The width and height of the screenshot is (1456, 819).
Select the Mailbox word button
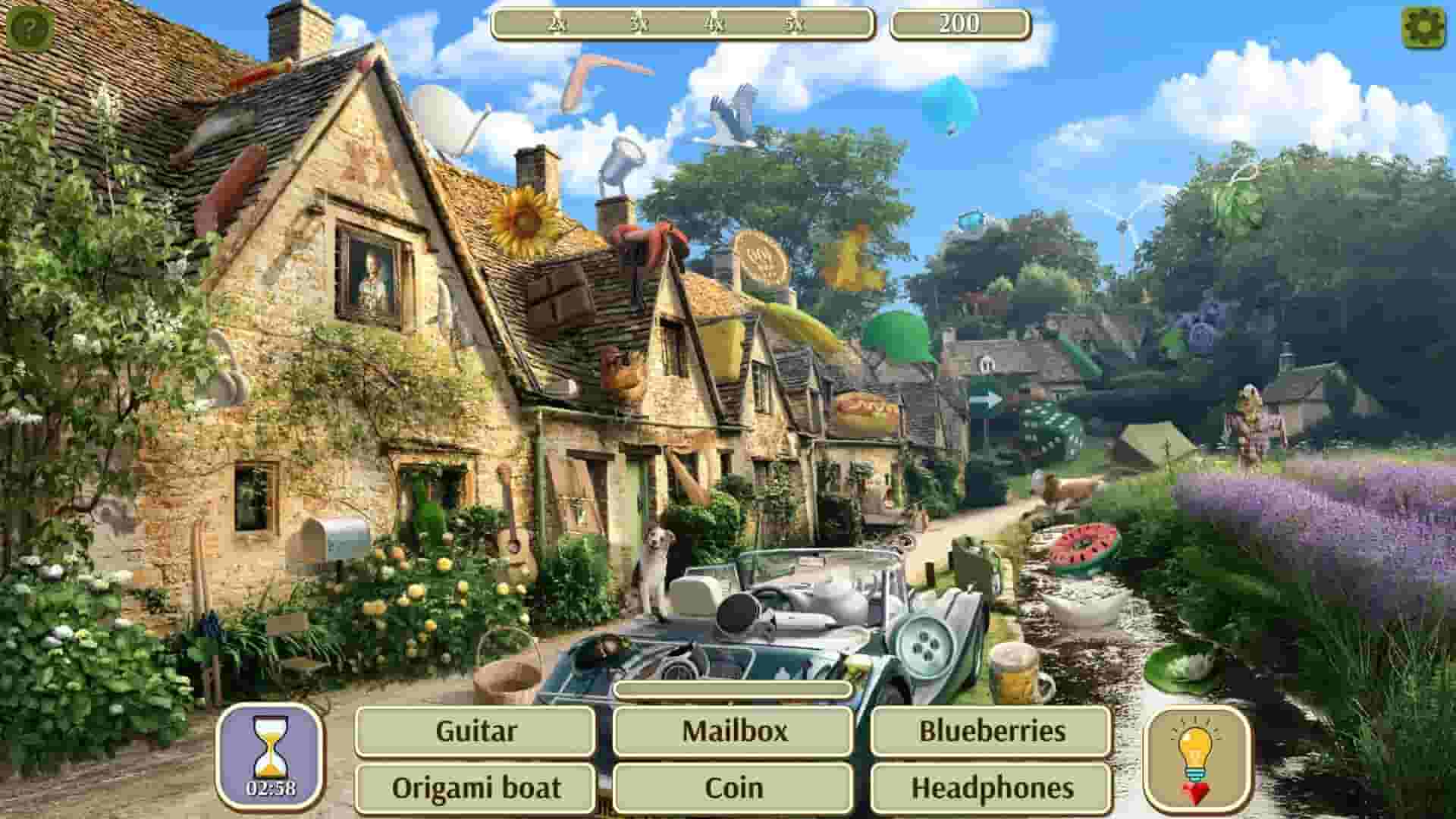[x=733, y=730]
